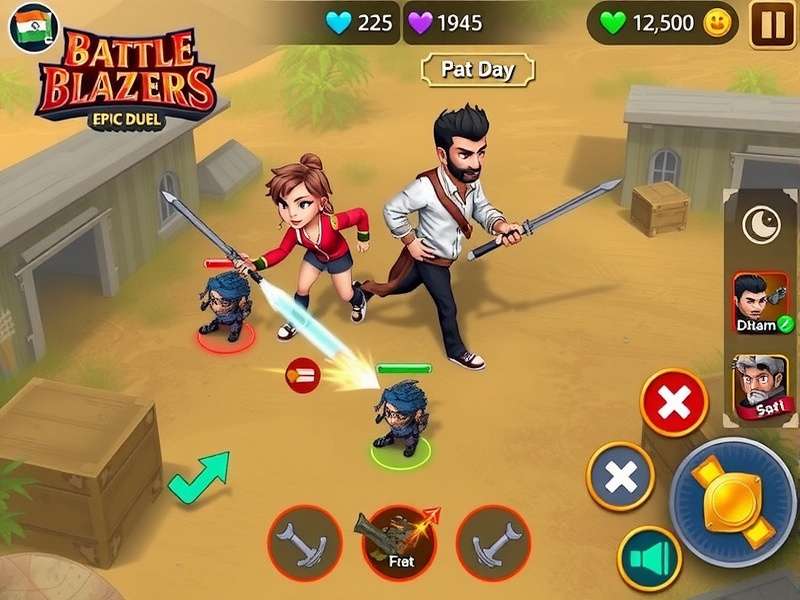This screenshot has width=800, height=600.
Task: Click the yellow smiley face icon
Action: tap(718, 24)
